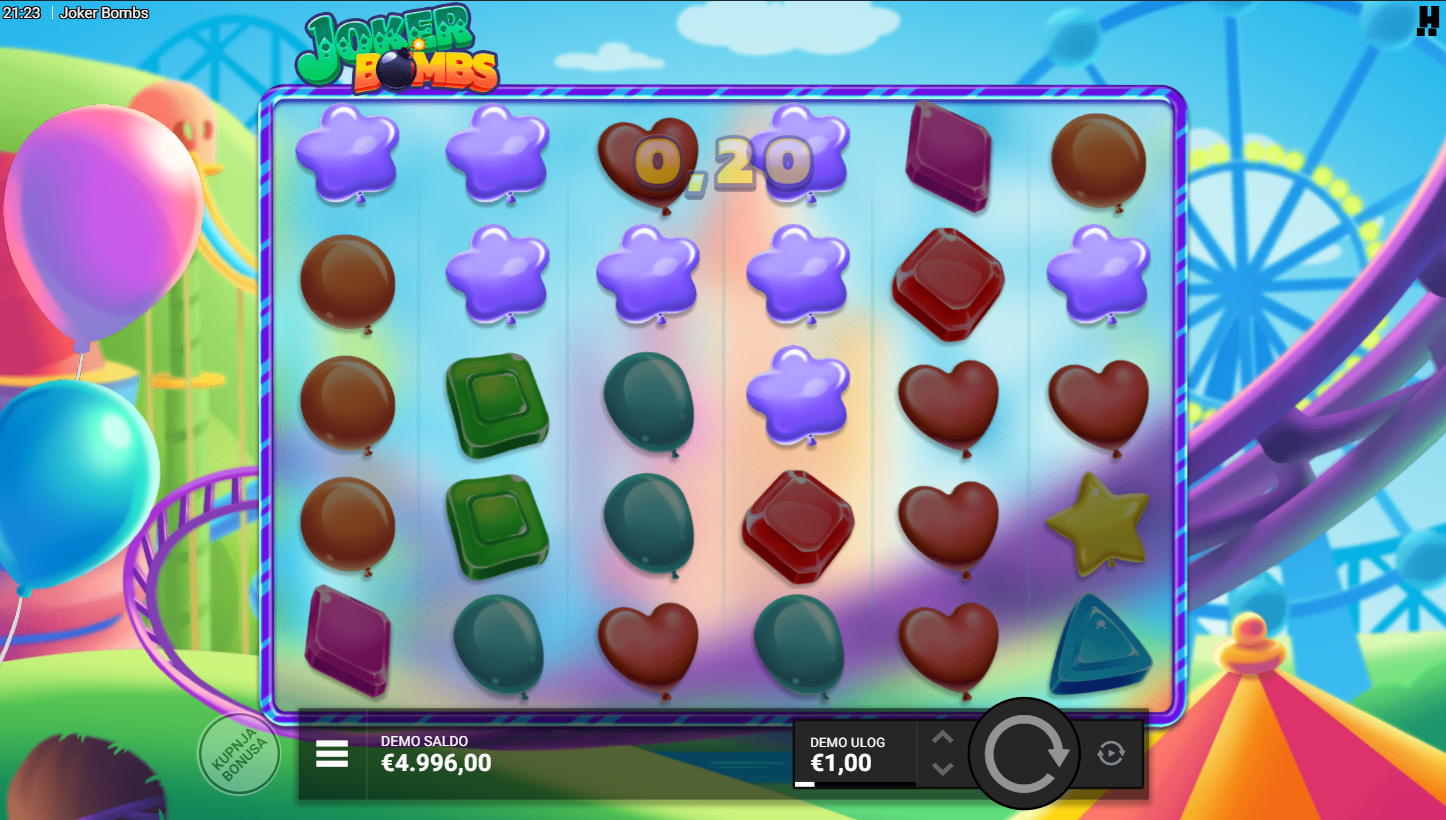
Task: Click the Hacksaw logo in the corner
Action: click(x=1427, y=21)
